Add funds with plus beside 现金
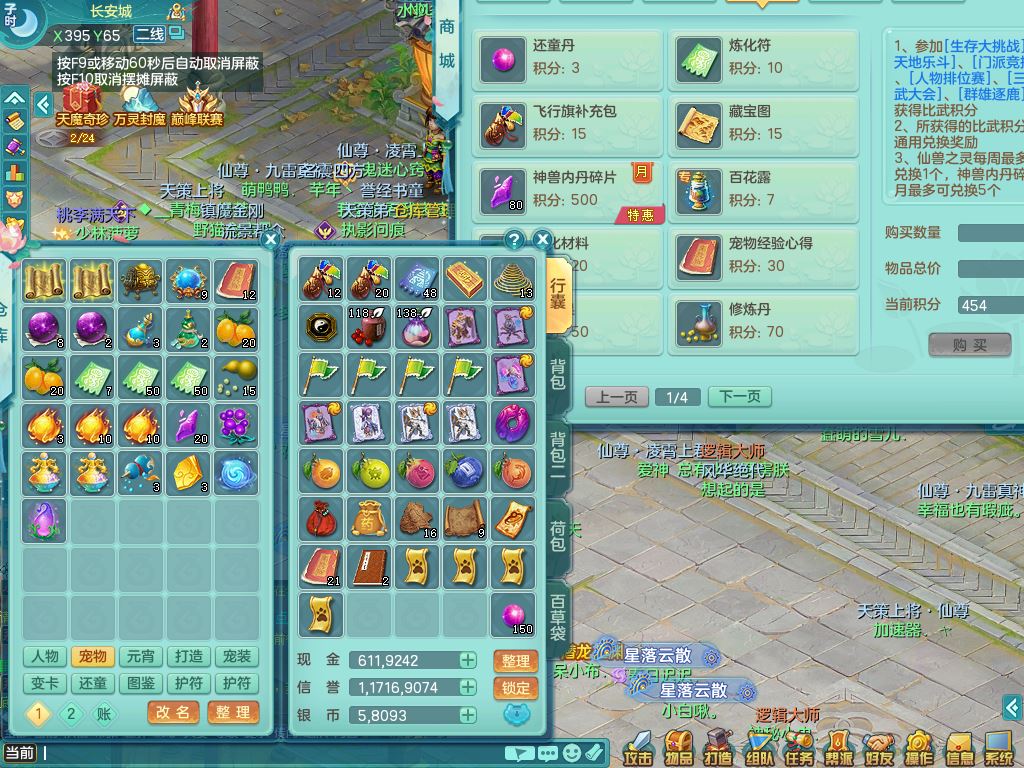 [467, 660]
